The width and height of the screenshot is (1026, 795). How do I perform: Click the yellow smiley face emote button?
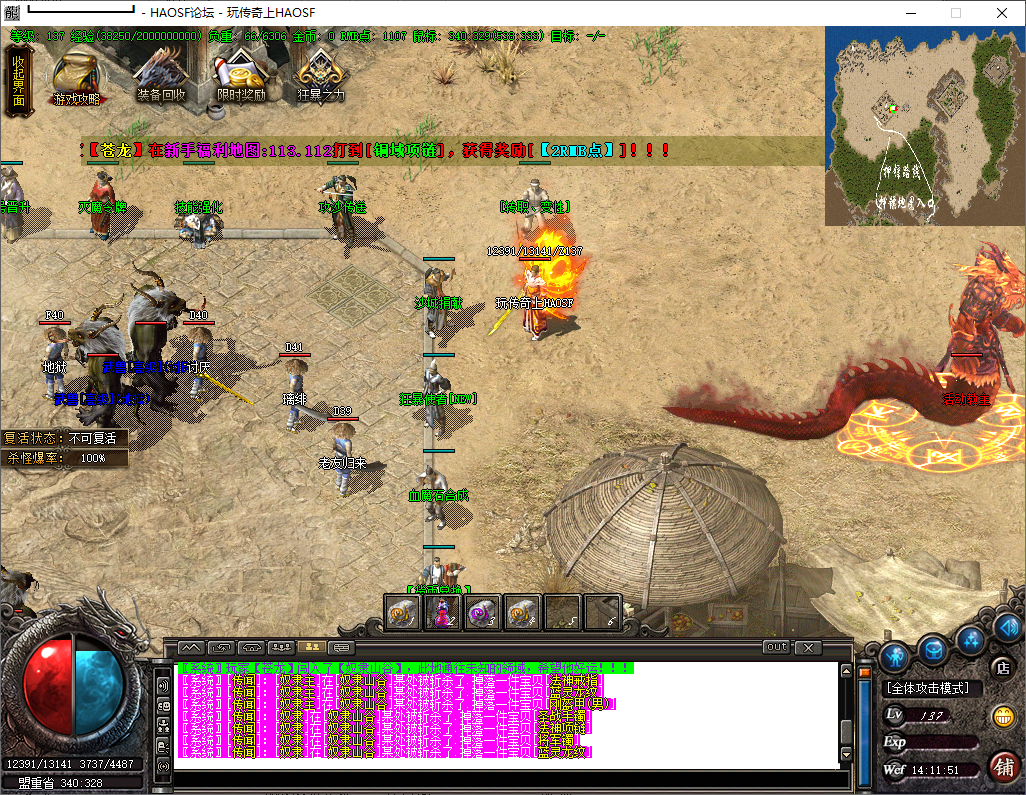pos(1003,716)
